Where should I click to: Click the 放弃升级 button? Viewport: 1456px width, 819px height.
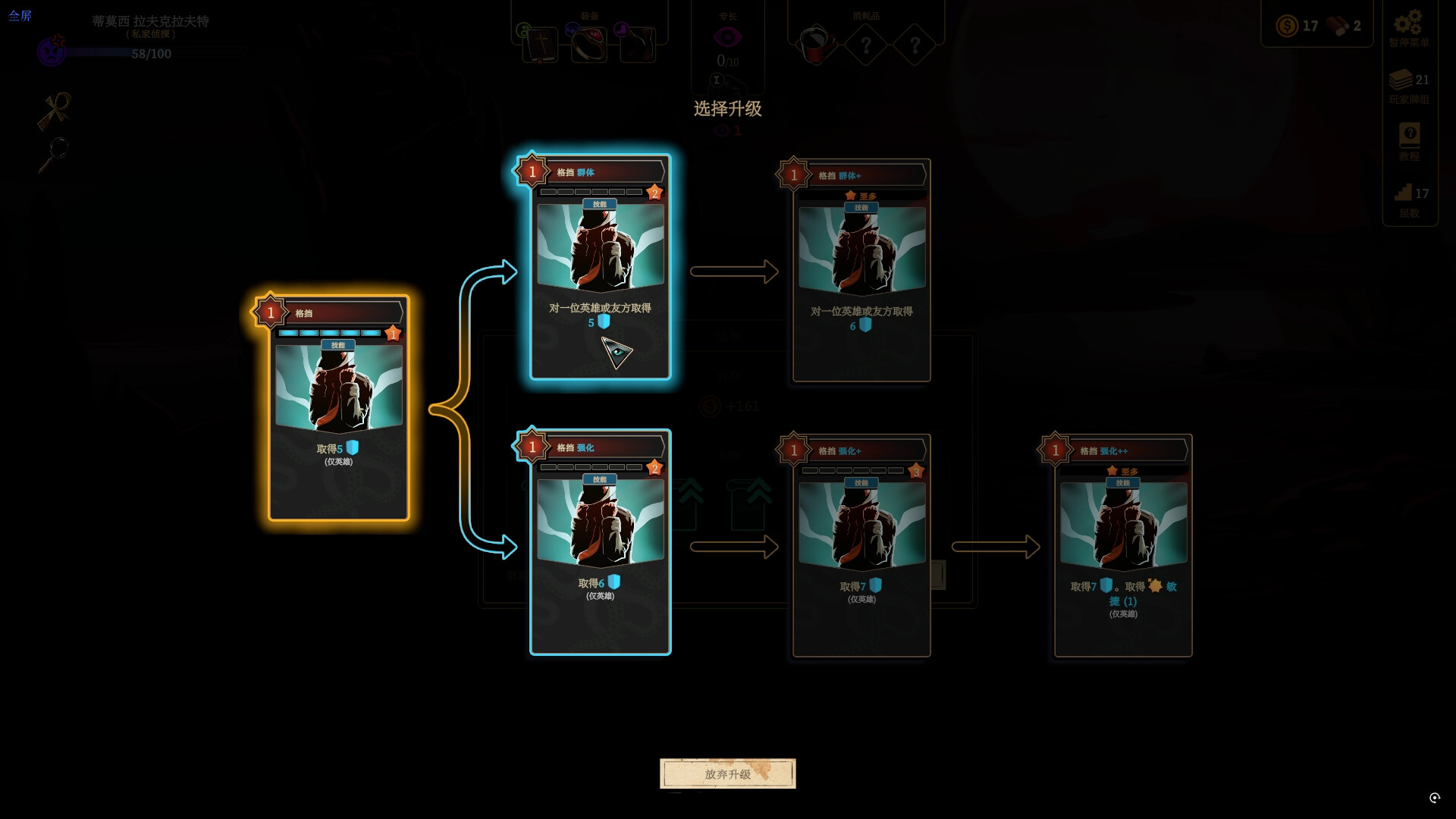click(x=727, y=773)
